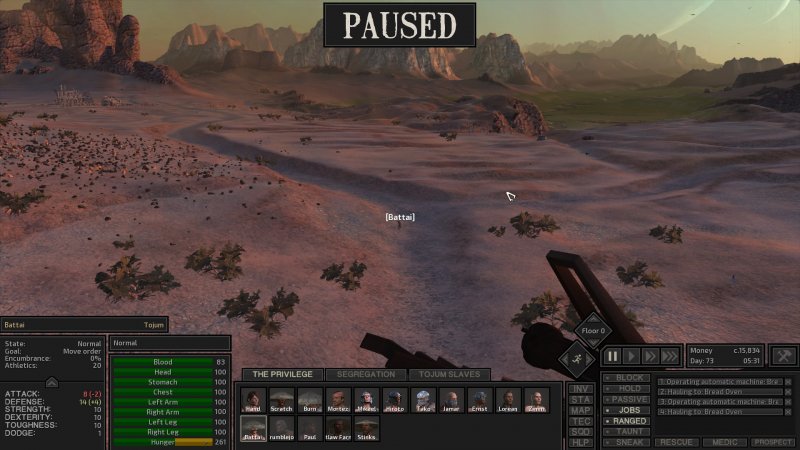
Task: Pick the Sticks character portrait
Action: (x=366, y=430)
